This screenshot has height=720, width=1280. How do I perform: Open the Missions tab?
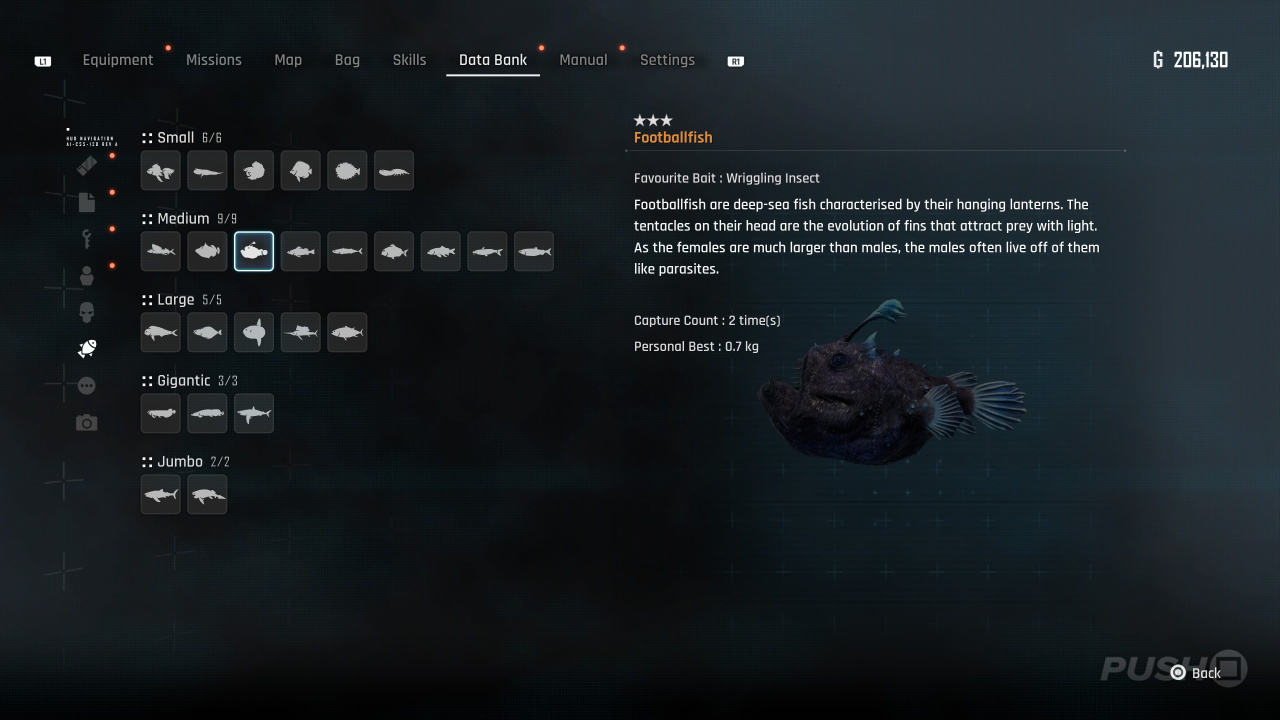click(x=214, y=60)
